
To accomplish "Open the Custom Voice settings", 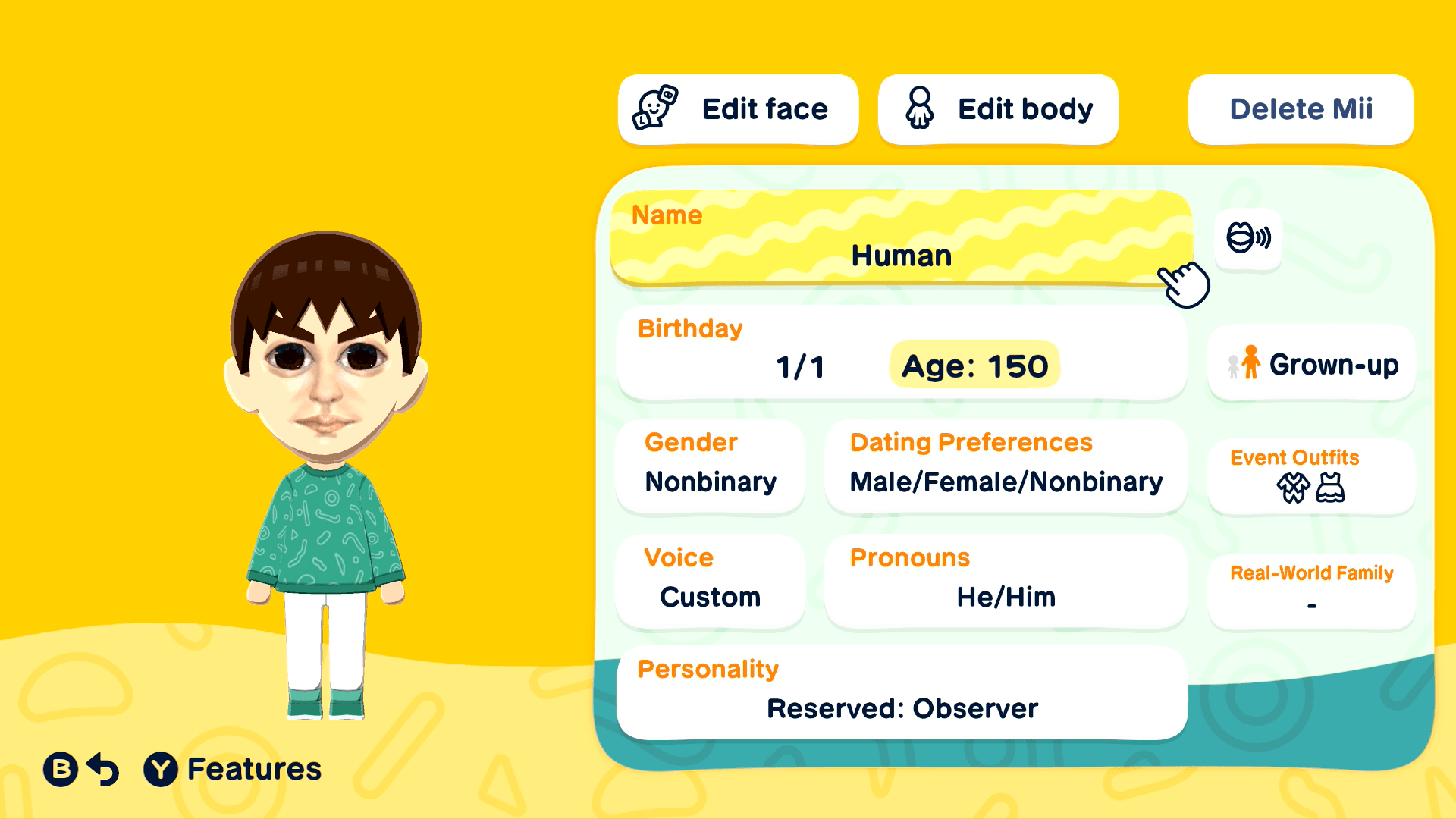I will click(710, 580).
